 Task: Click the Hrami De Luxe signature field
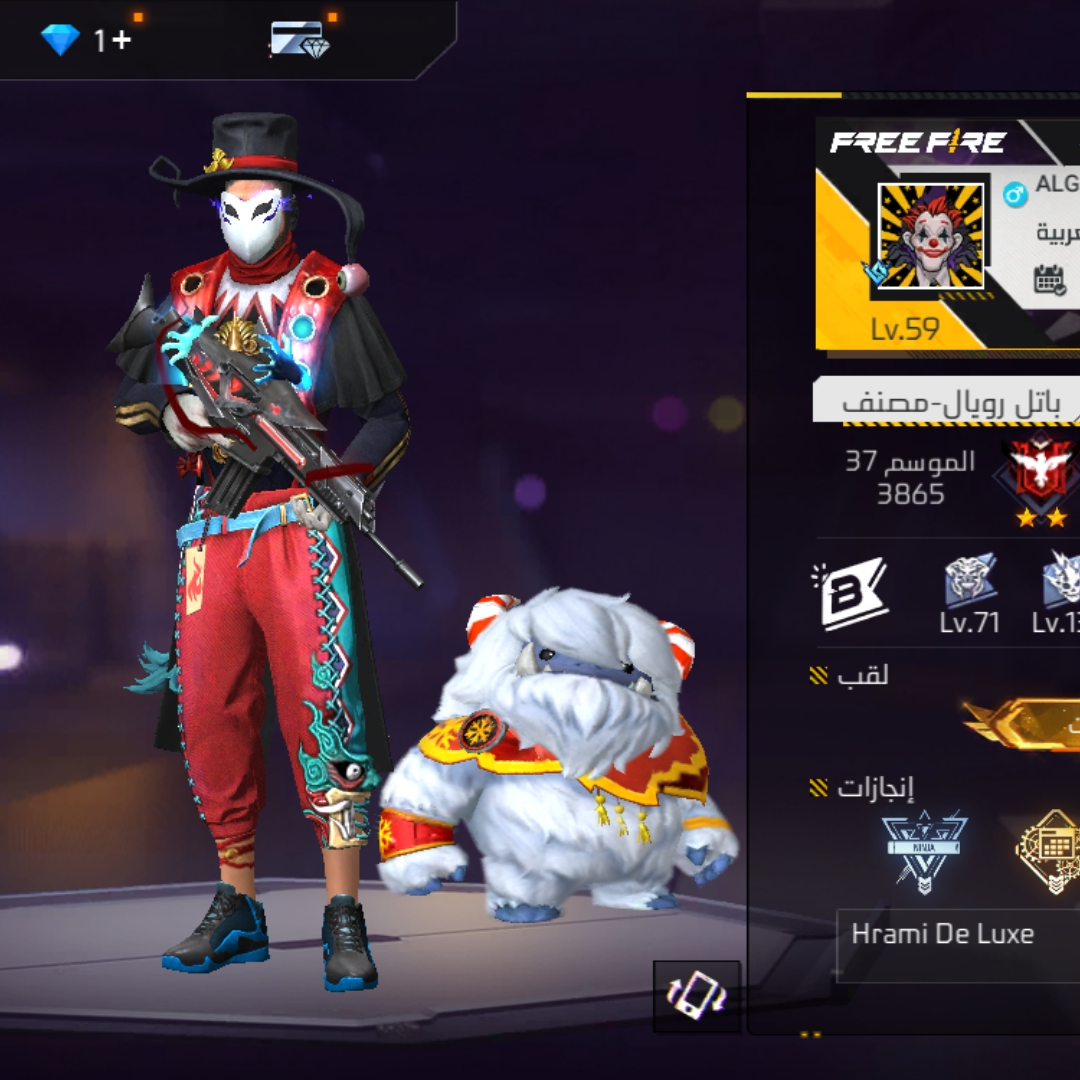pyautogui.click(x=955, y=942)
